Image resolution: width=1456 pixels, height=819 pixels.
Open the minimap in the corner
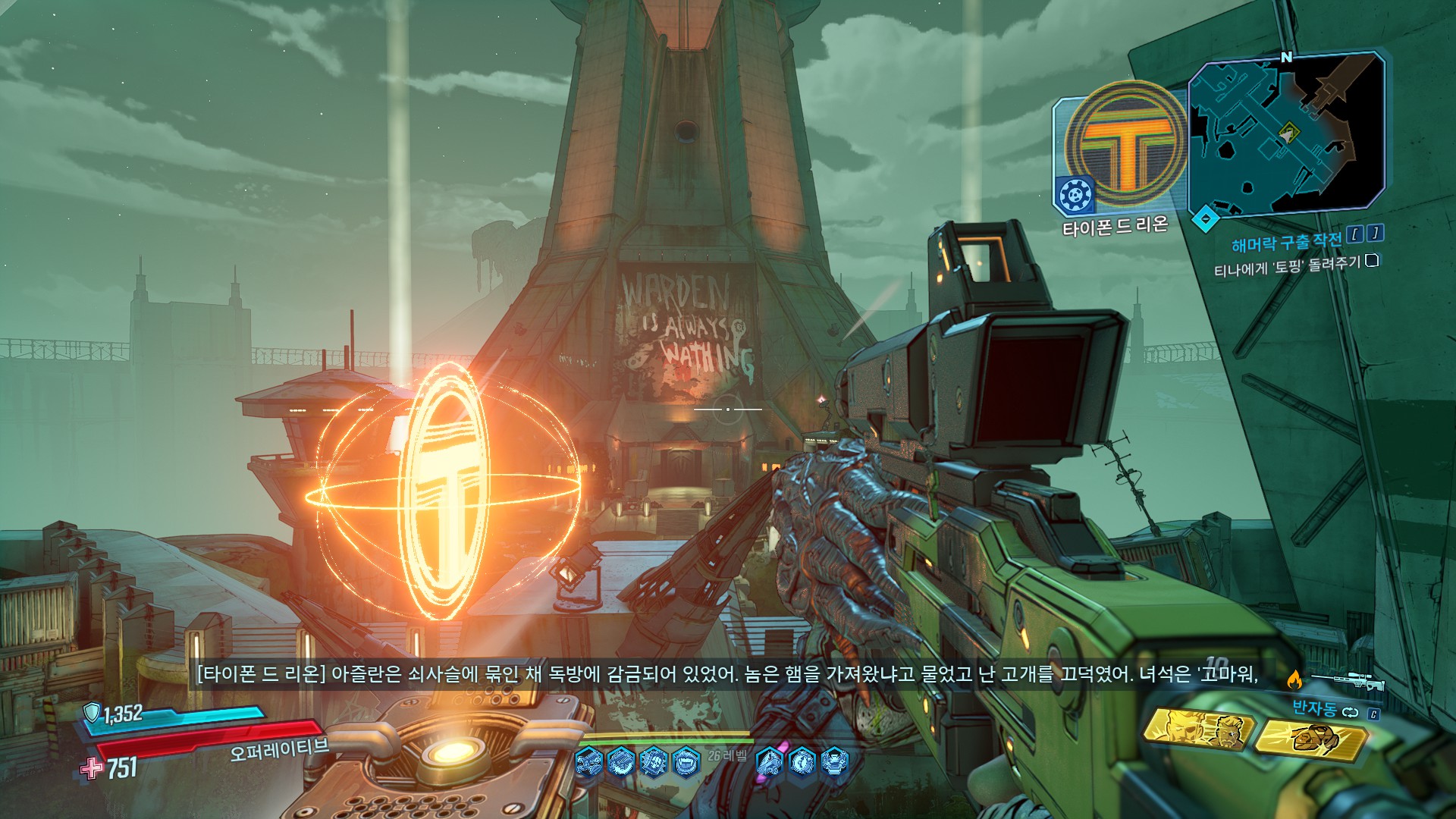coord(1286,134)
